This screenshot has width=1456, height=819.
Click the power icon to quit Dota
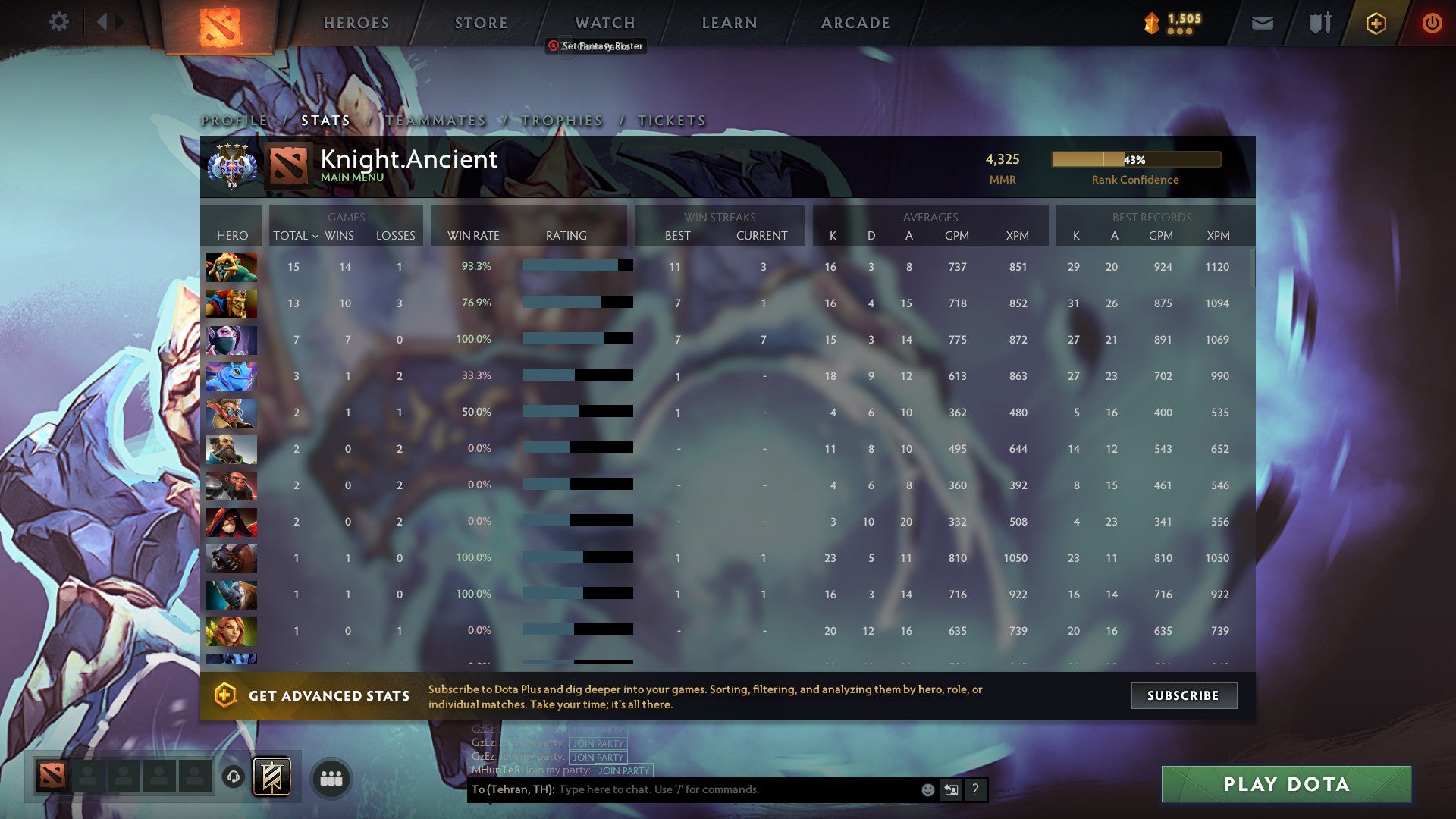[x=1432, y=23]
